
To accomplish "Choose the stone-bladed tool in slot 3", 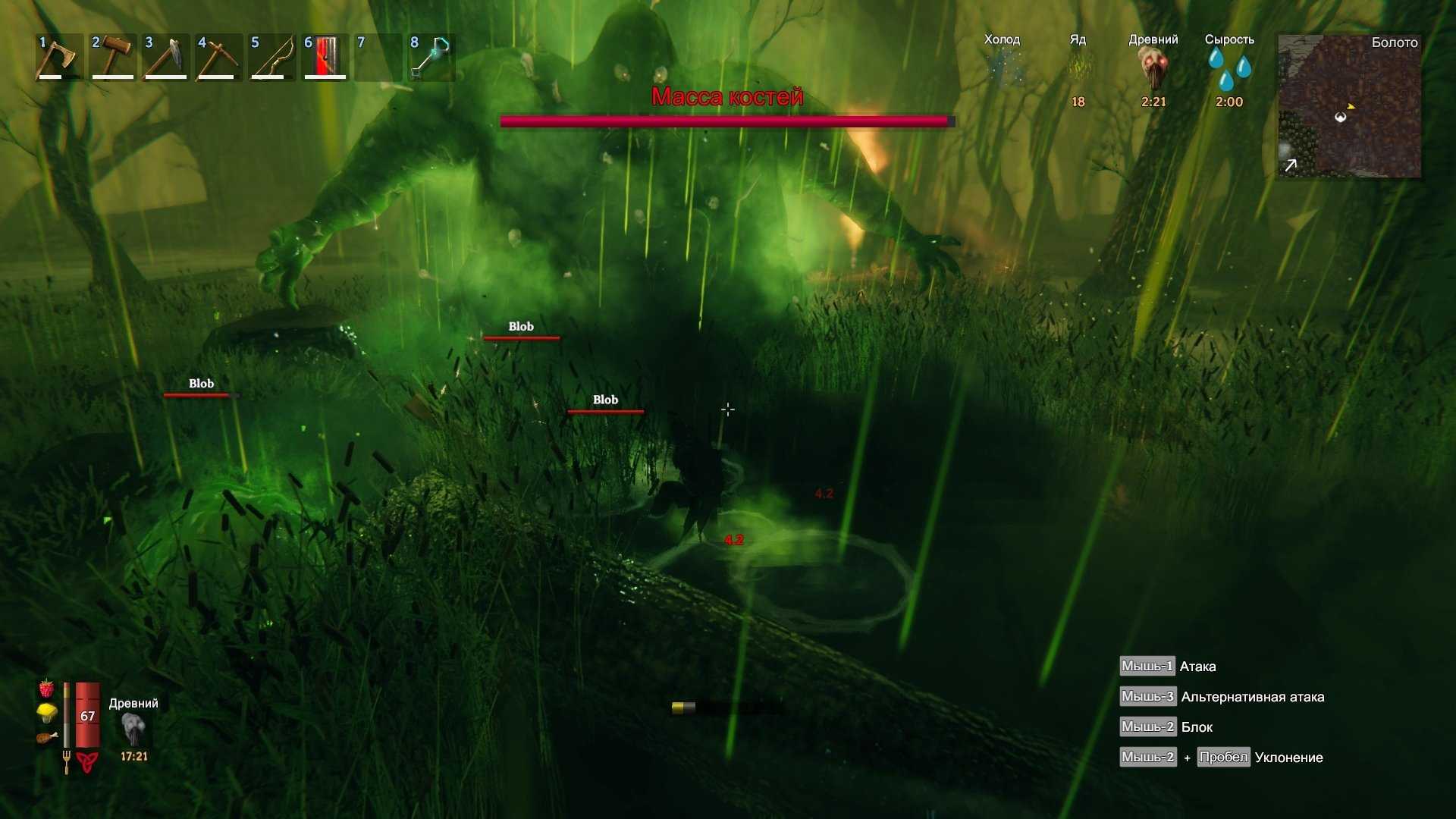I will [x=165, y=57].
